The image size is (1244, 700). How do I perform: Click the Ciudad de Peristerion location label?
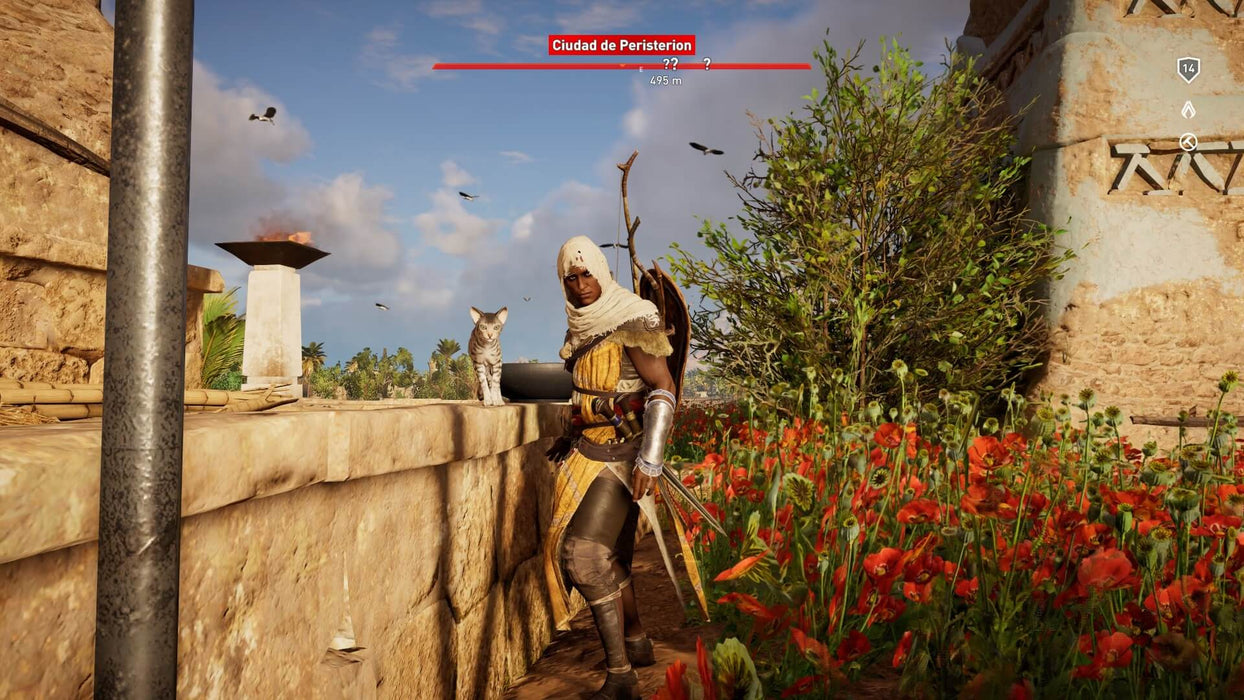click(621, 45)
